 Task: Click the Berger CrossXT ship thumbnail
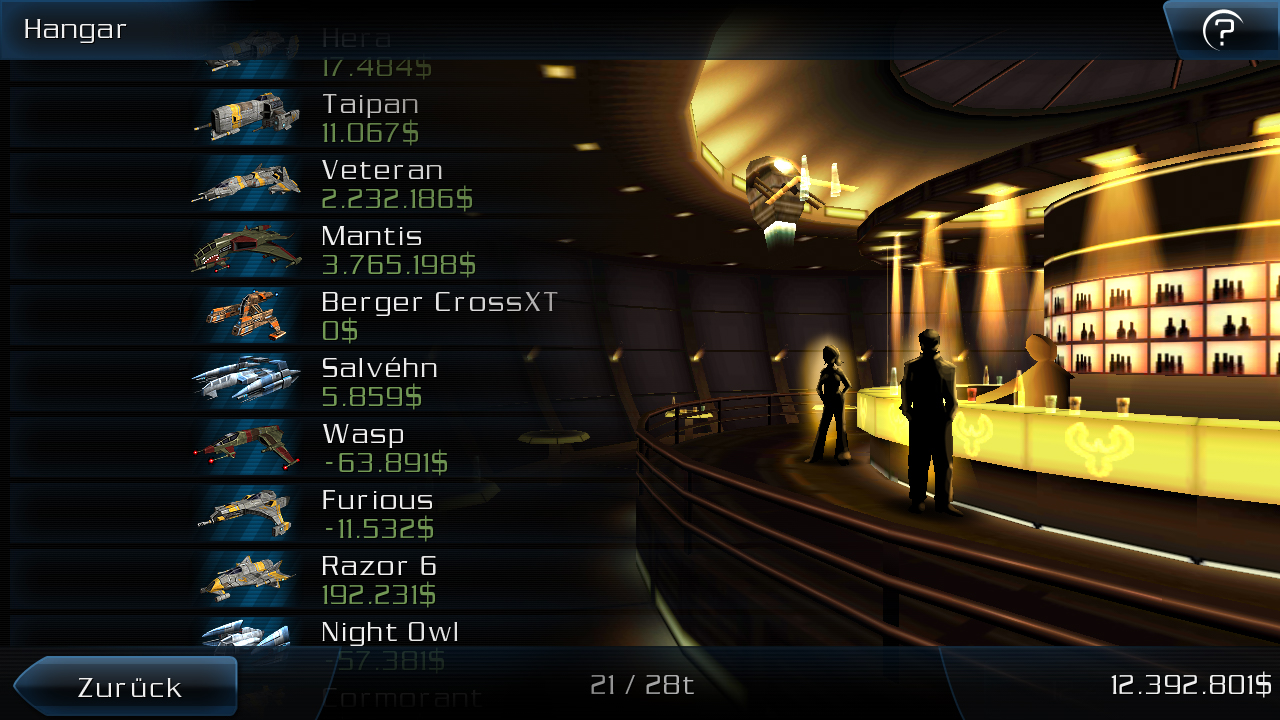point(248,313)
